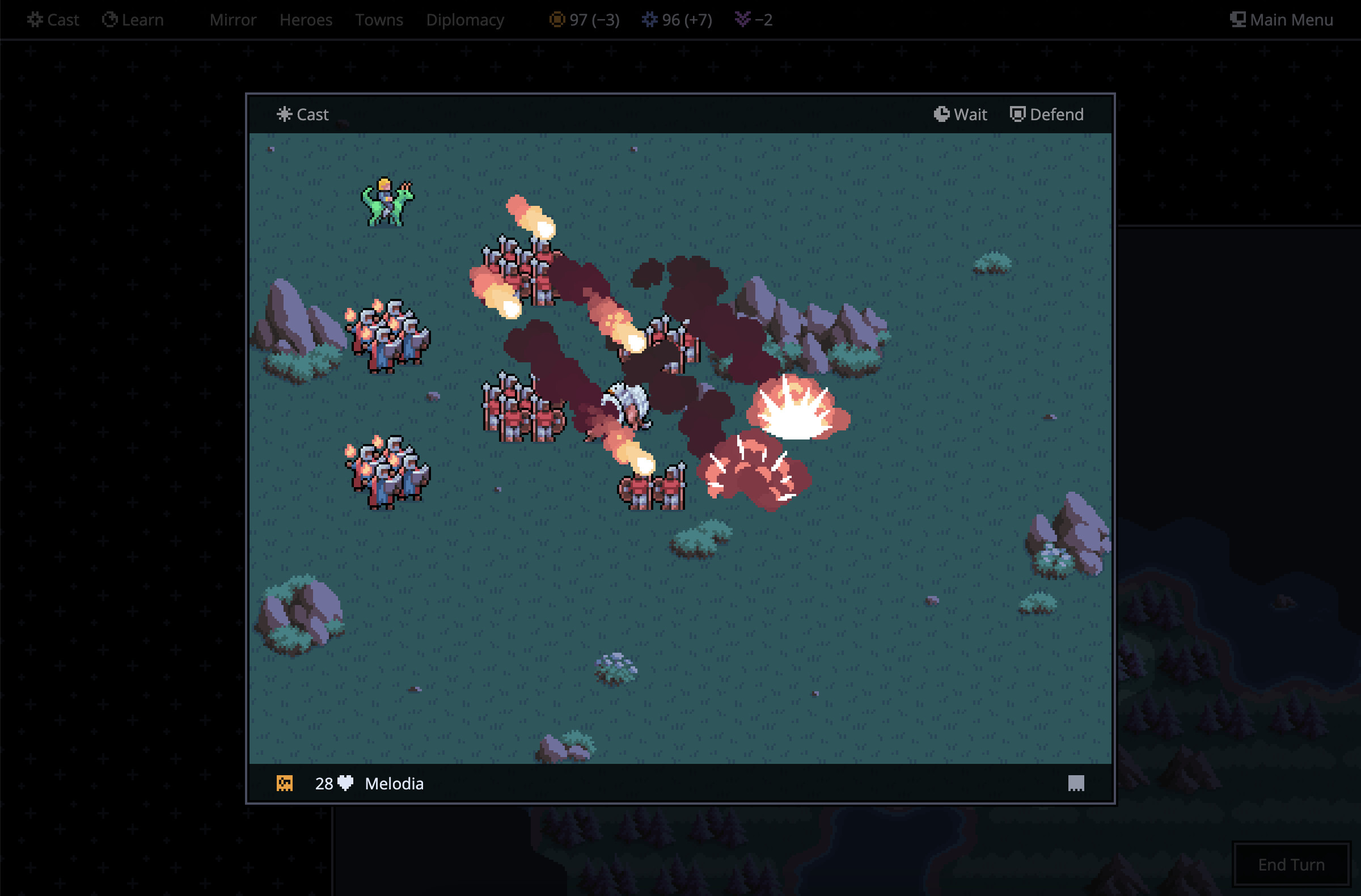The height and width of the screenshot is (896, 1361).
Task: Open the Diplomacy menu
Action: pos(465,20)
